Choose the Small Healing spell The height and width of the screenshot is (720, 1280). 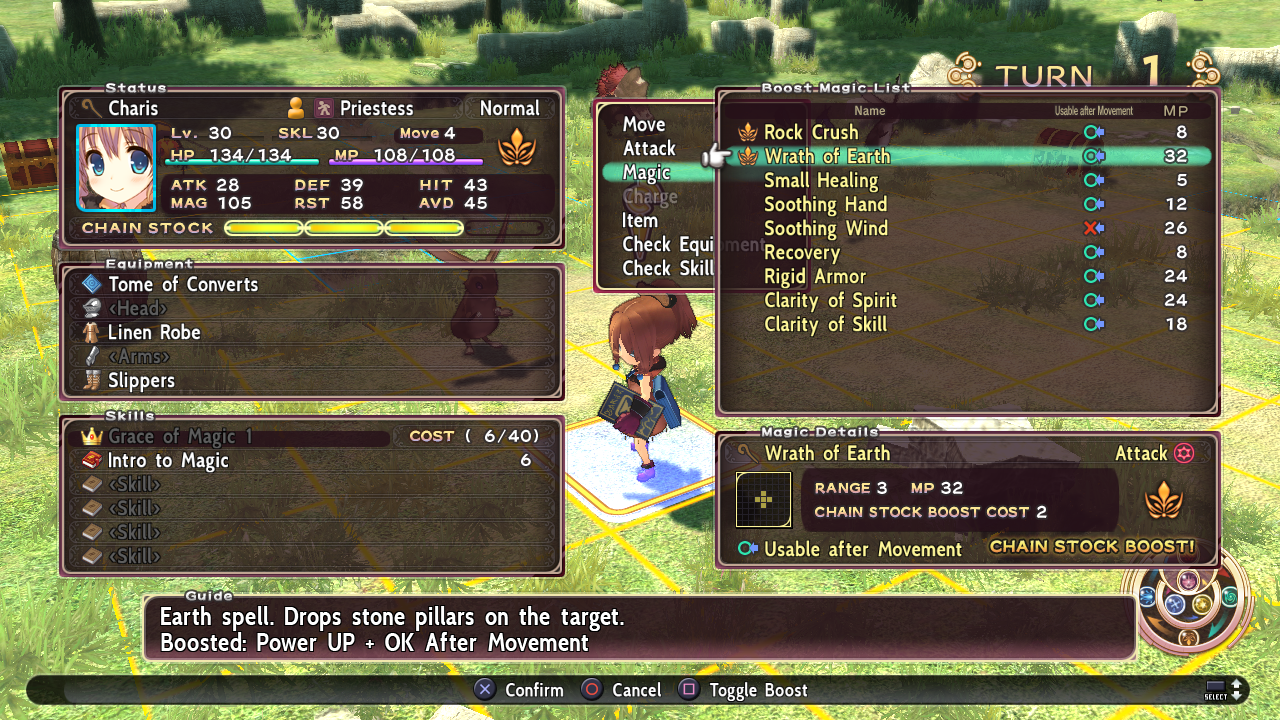[x=821, y=181]
